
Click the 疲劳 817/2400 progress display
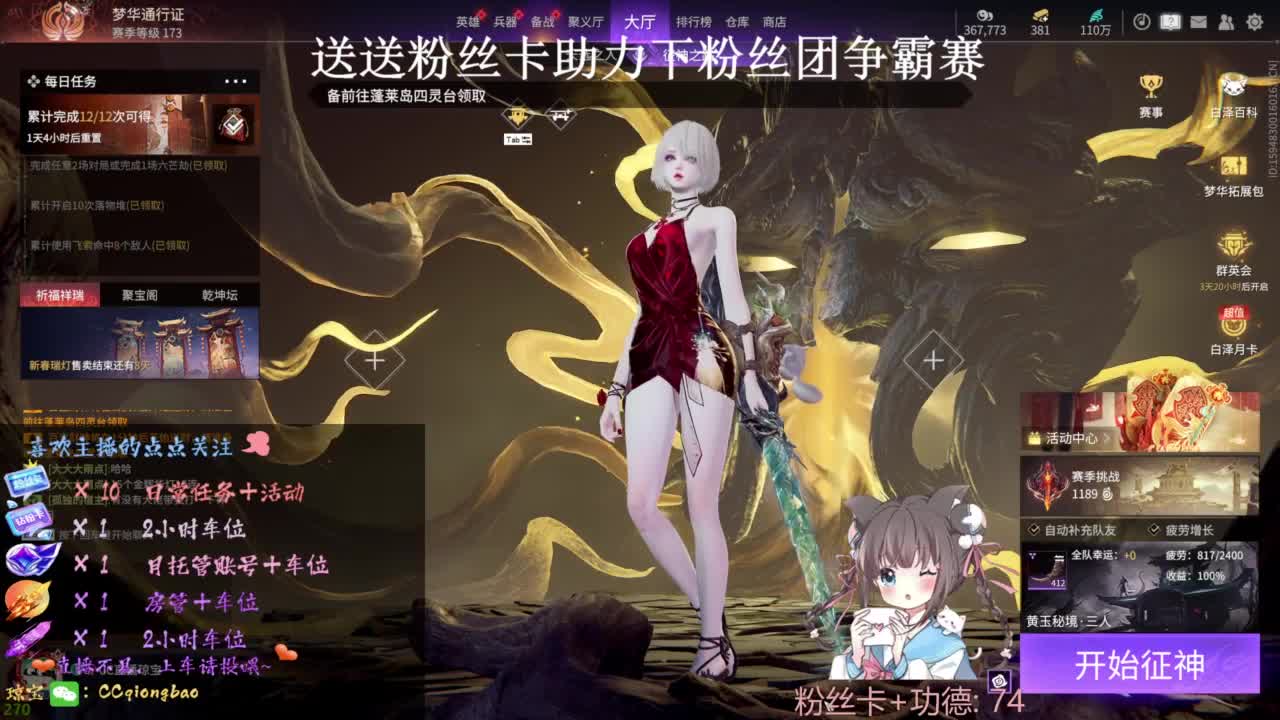(1205, 555)
